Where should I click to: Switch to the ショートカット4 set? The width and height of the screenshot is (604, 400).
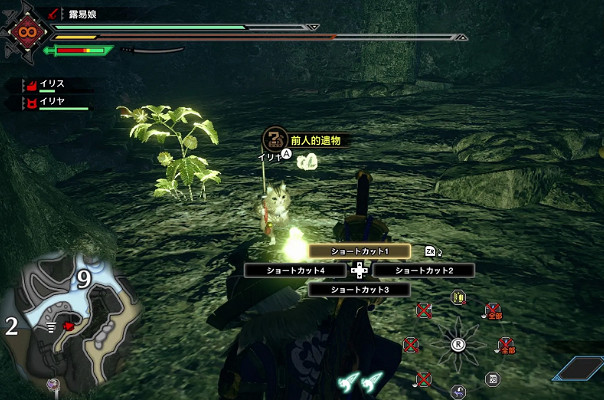[x=295, y=270]
